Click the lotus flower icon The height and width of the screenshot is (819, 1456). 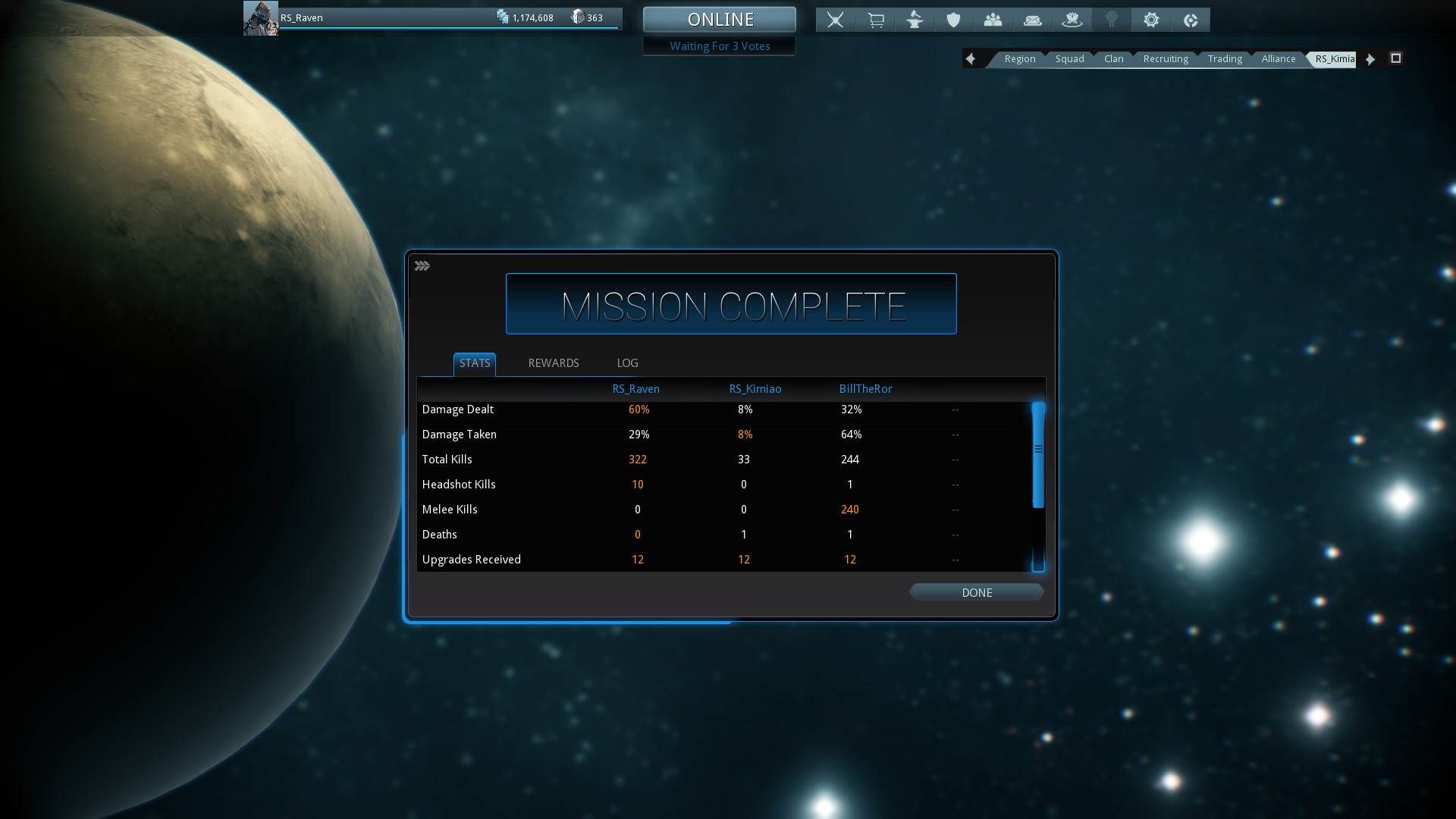(x=1072, y=20)
